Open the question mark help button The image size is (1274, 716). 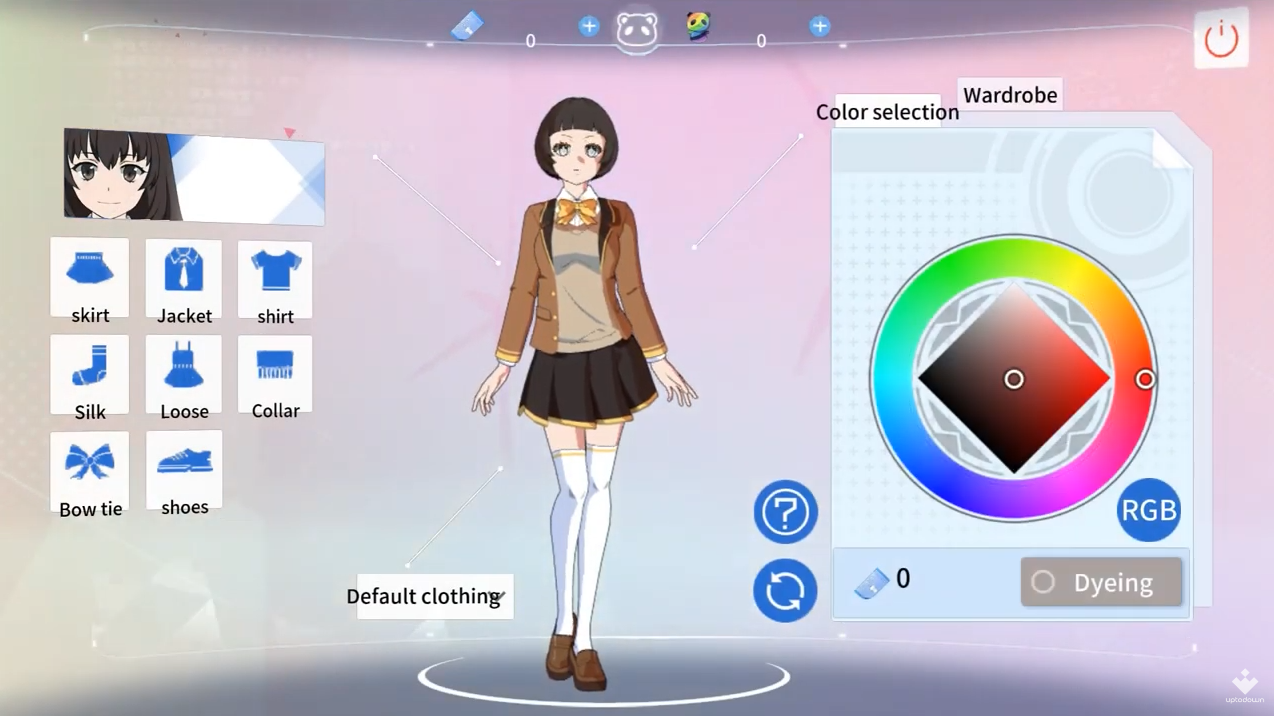pos(785,512)
